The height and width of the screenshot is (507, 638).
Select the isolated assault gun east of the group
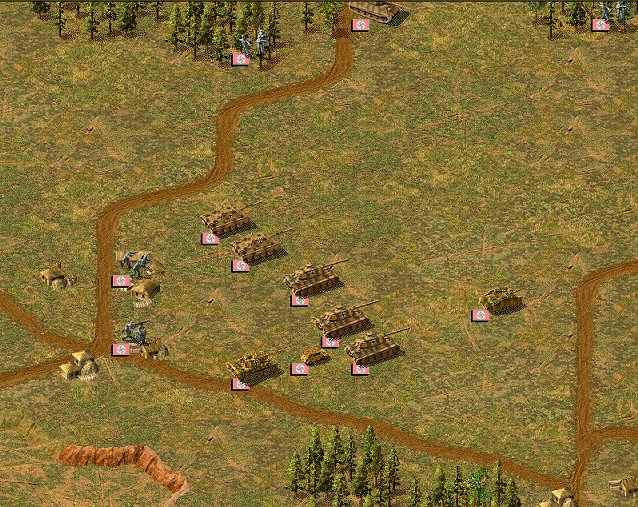pos(499,299)
